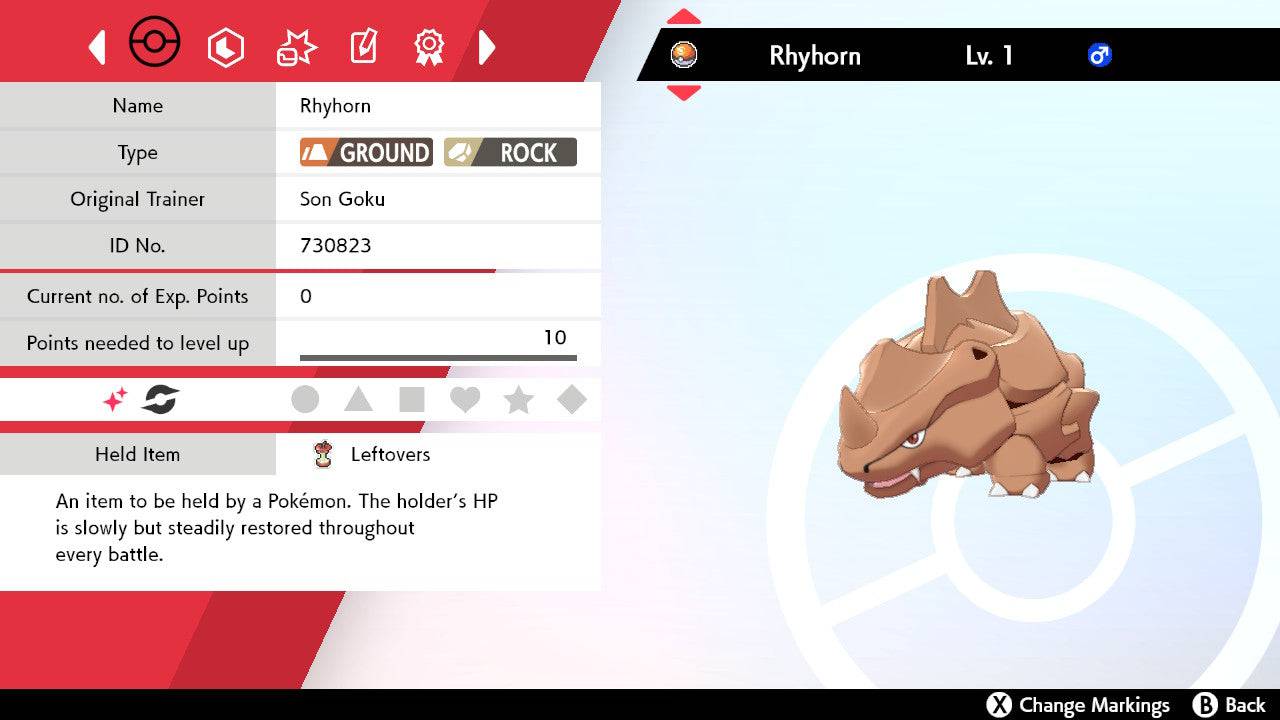
Task: Toggle the circle marking
Action: tap(305, 400)
